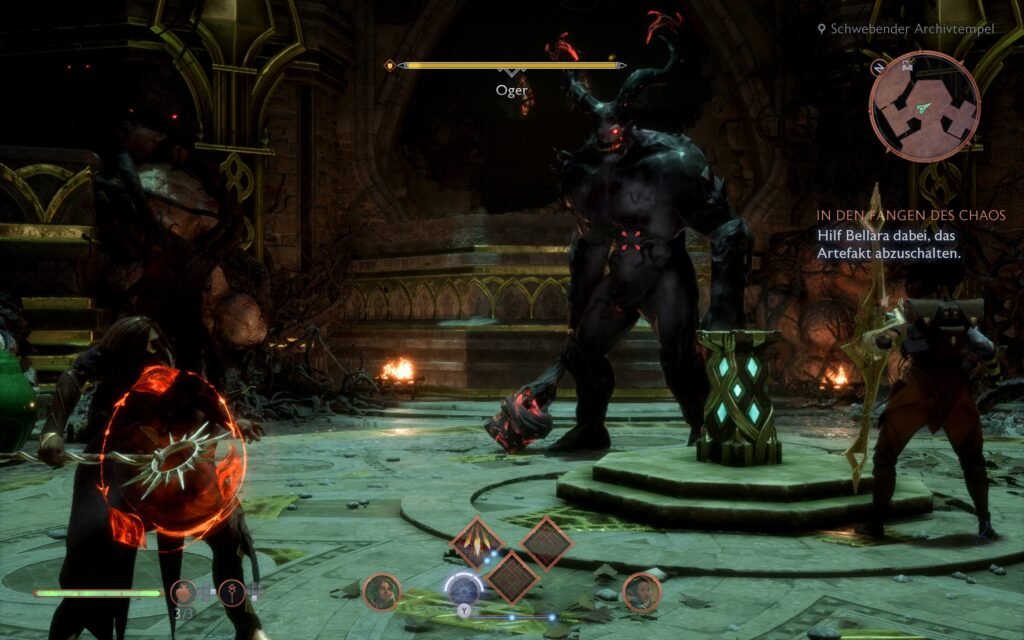Select the 'In den Fängen des Chaos' quest tracker
The image size is (1024, 640).
pyautogui.click(x=911, y=215)
